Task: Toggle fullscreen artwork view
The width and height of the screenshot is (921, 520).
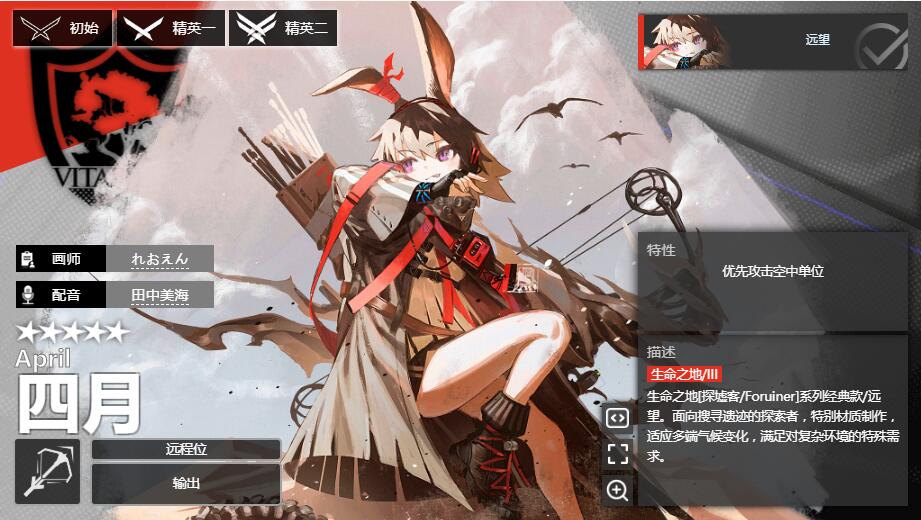Action: (x=617, y=455)
